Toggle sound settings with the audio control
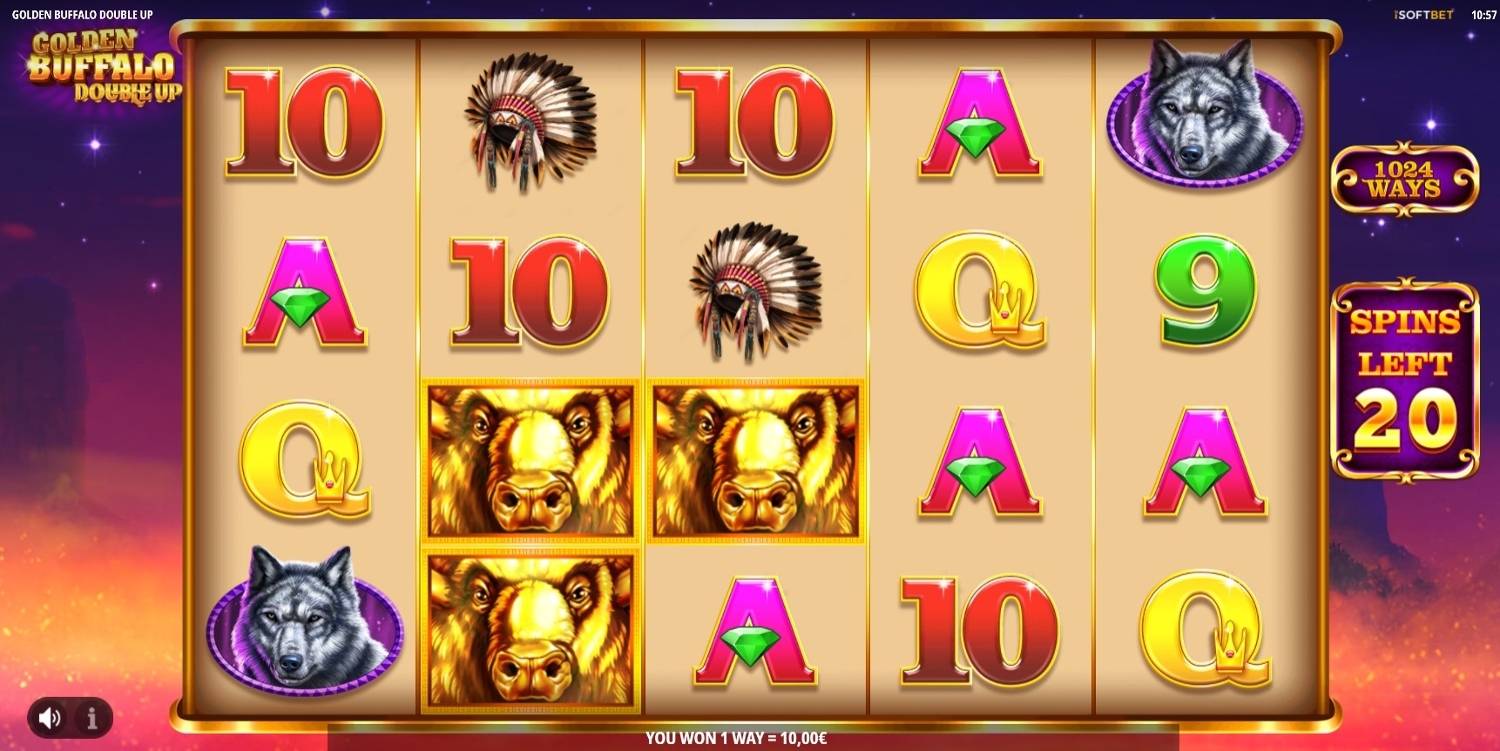The height and width of the screenshot is (751, 1500). pos(48,716)
